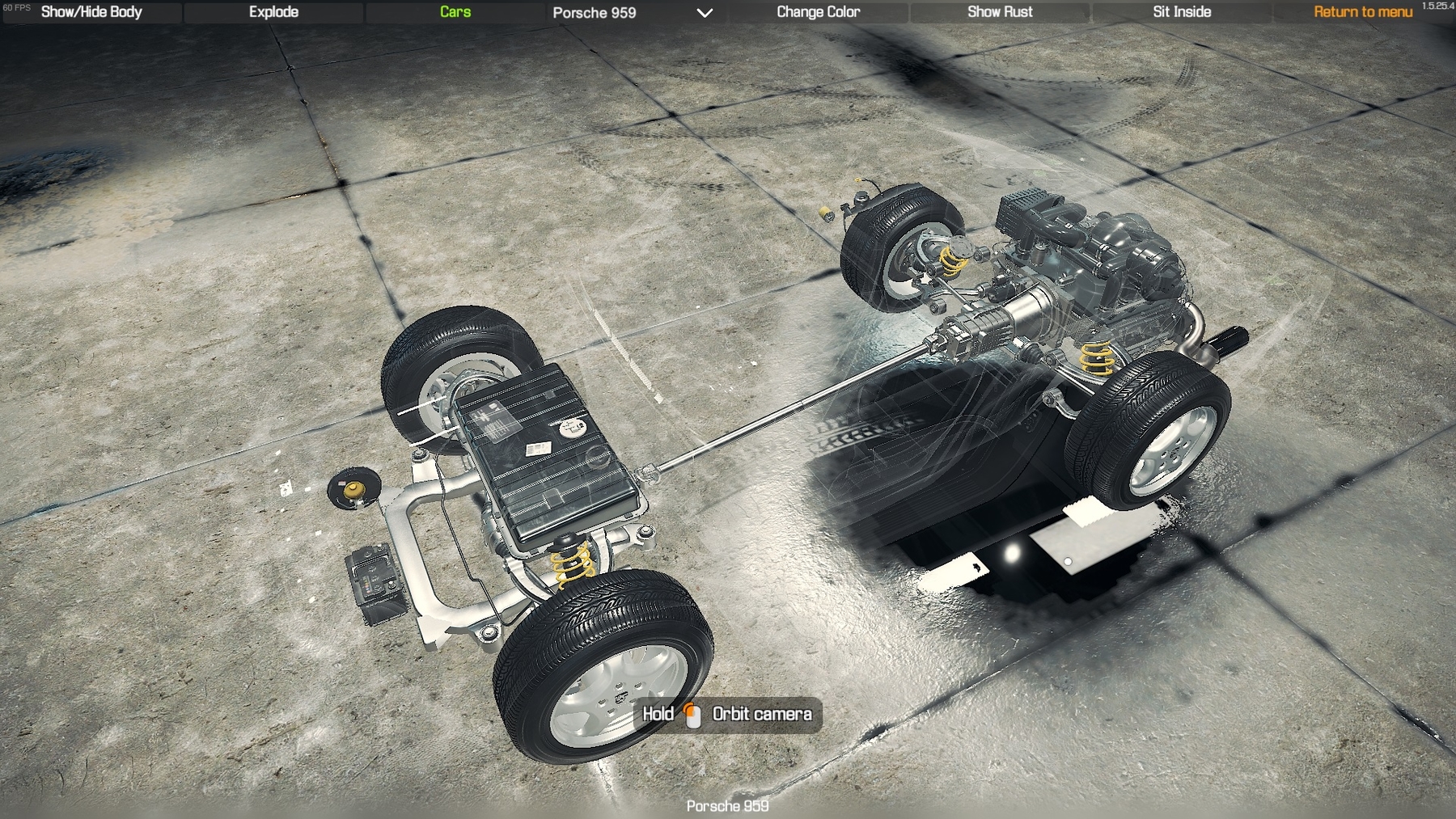The height and width of the screenshot is (819, 1456).
Task: Choose Change Color option
Action: click(818, 12)
